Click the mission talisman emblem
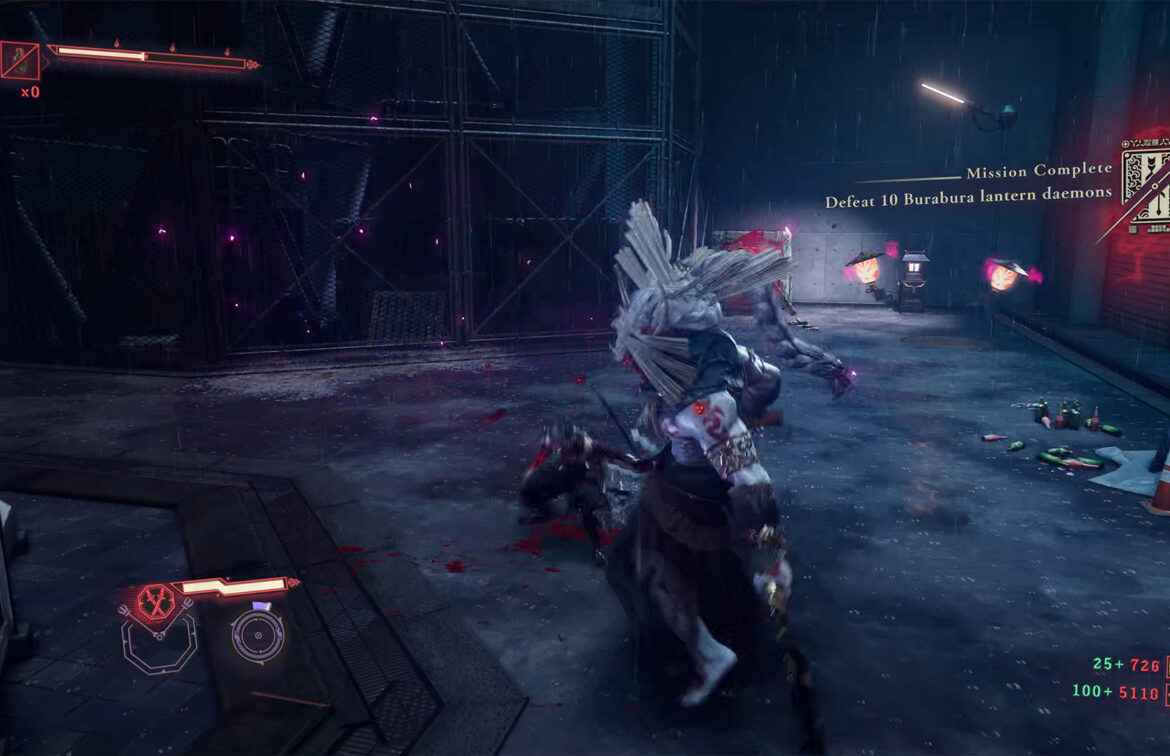Screen dimensions: 1170x756 pos(1148,184)
